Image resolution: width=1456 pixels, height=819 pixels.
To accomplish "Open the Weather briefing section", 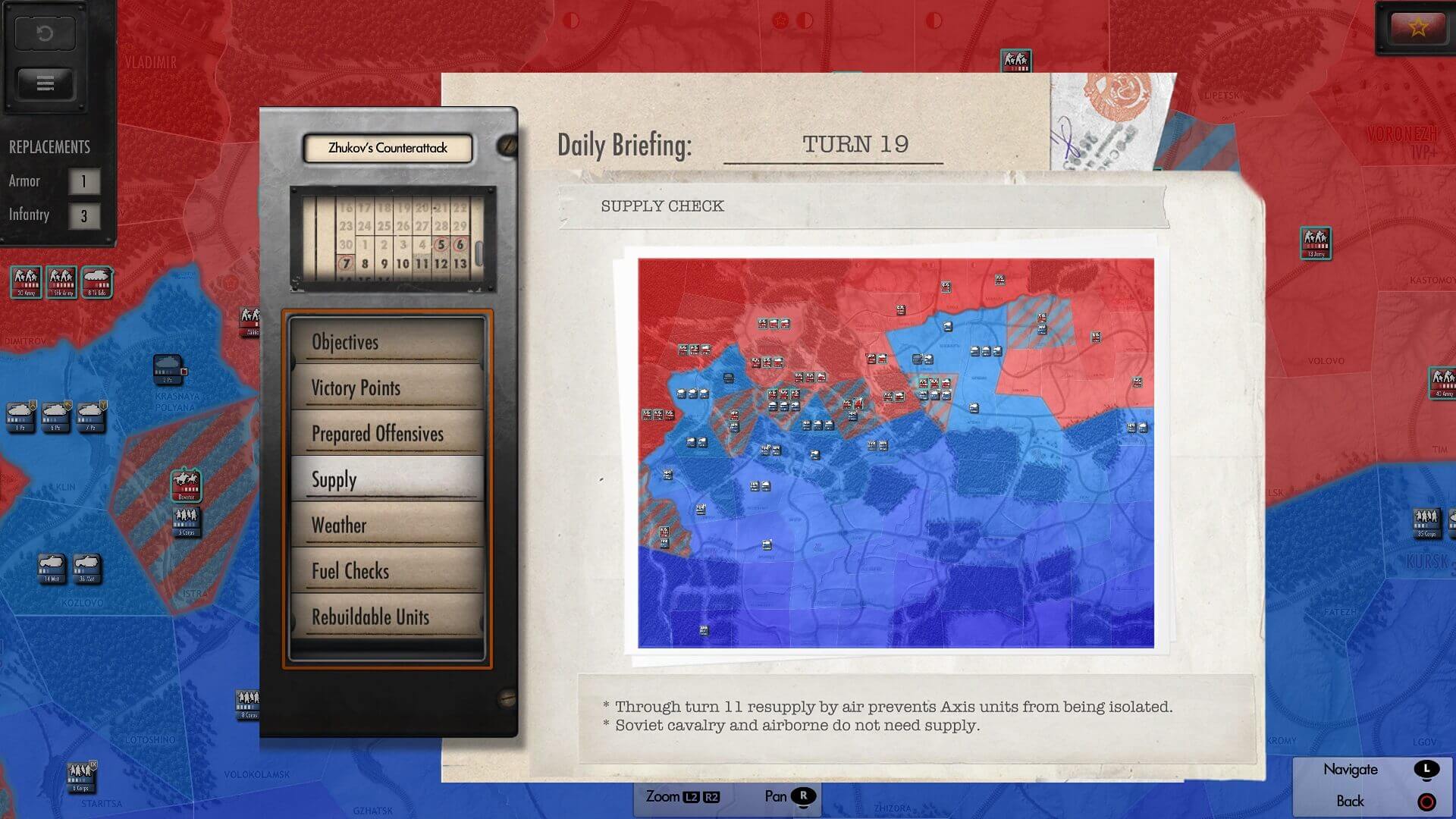I will pyautogui.click(x=387, y=525).
